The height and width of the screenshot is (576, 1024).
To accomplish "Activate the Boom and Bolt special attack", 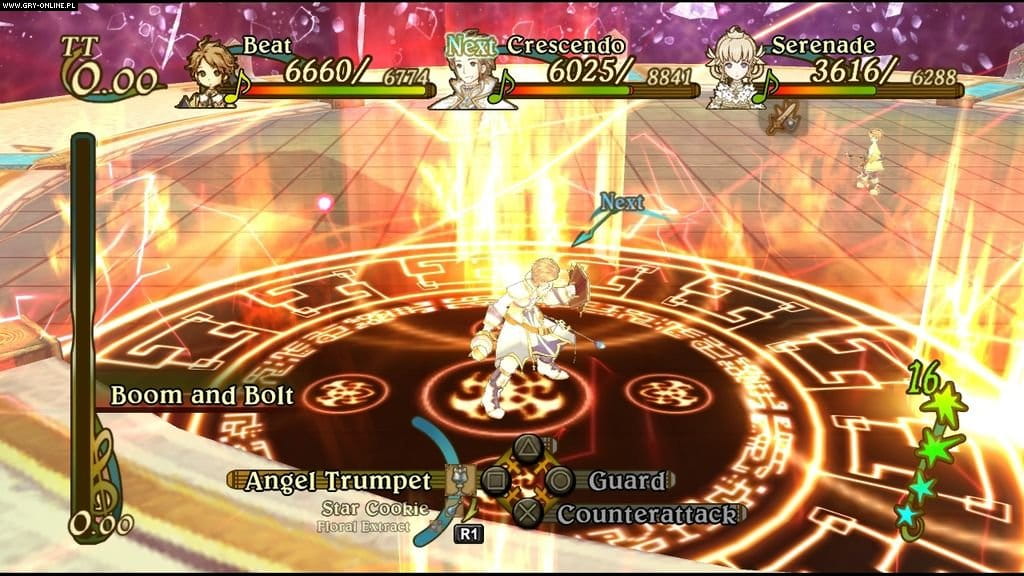I will pyautogui.click(x=201, y=395).
